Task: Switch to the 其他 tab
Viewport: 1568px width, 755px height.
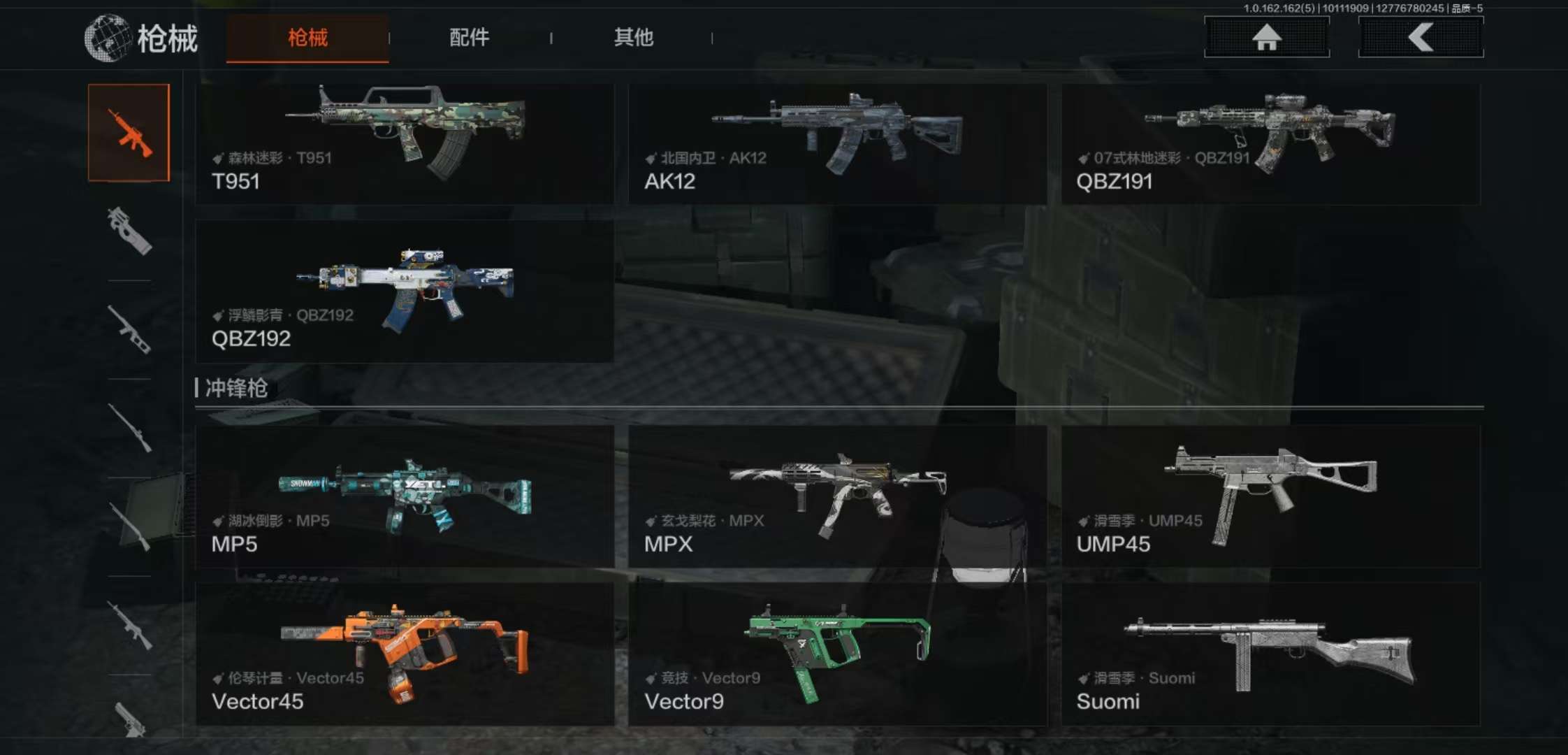Action: [x=633, y=38]
